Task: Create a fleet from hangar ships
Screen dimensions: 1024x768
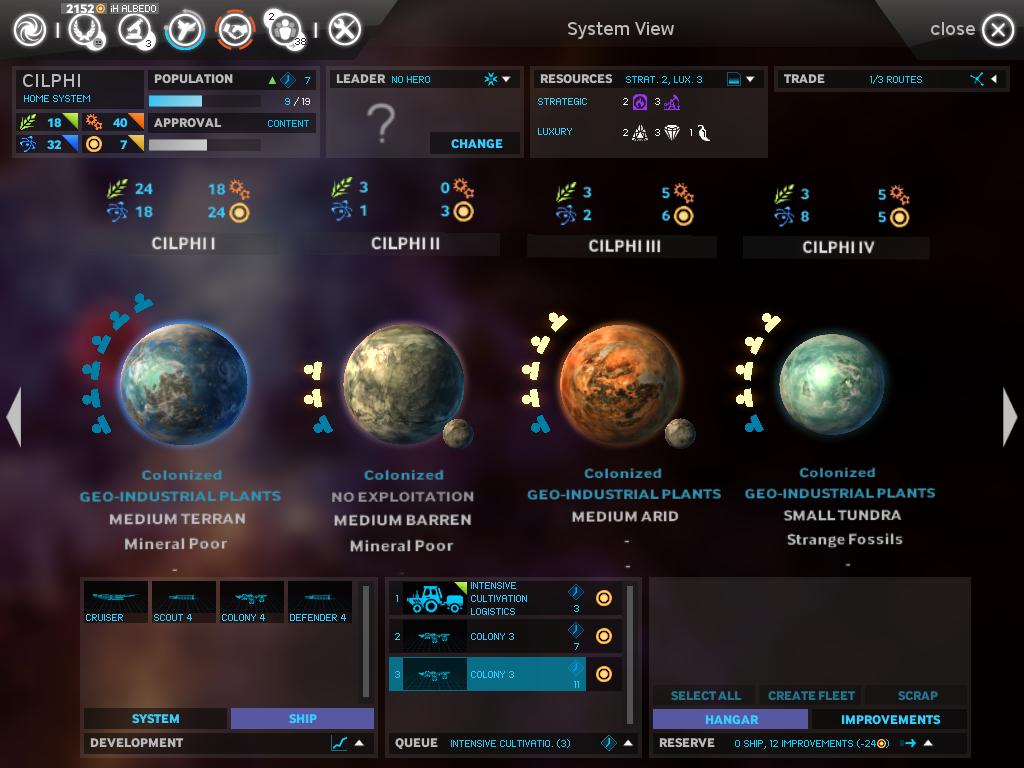Action: [811, 695]
